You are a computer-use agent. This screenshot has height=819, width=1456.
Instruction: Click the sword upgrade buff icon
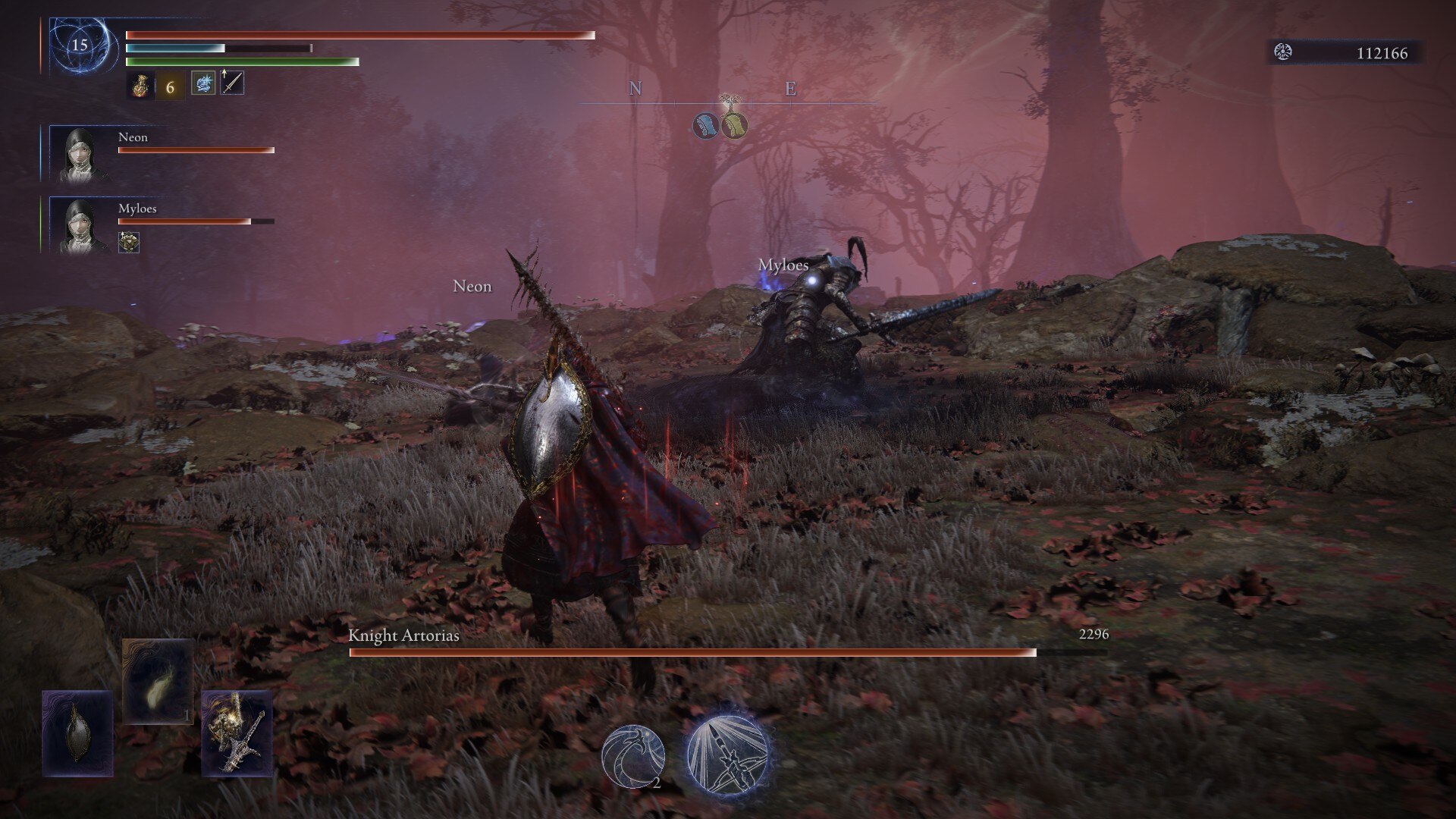click(x=232, y=83)
